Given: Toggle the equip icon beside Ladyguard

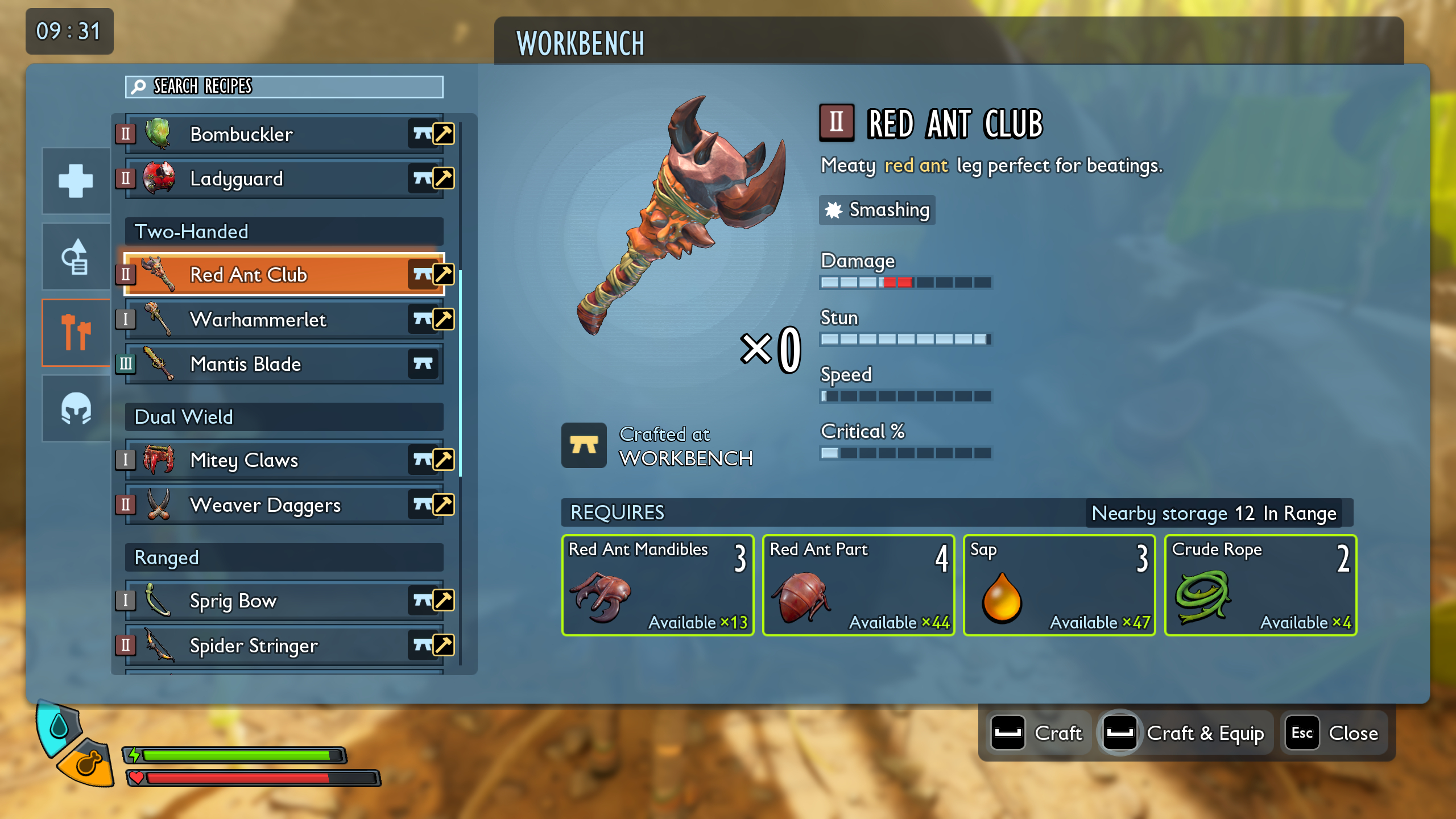Looking at the screenshot, I should click(x=443, y=179).
